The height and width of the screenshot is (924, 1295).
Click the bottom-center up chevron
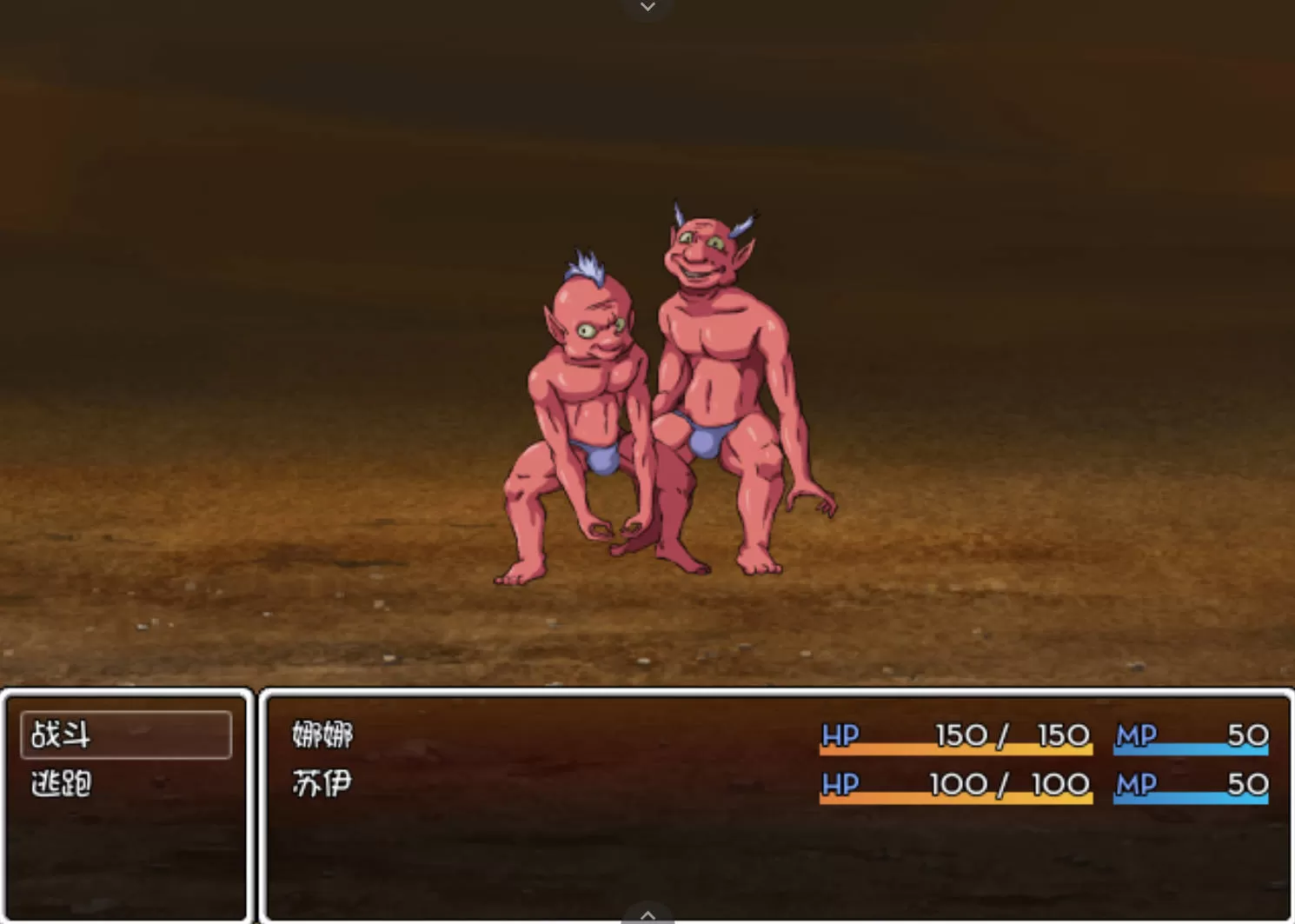pos(647,914)
